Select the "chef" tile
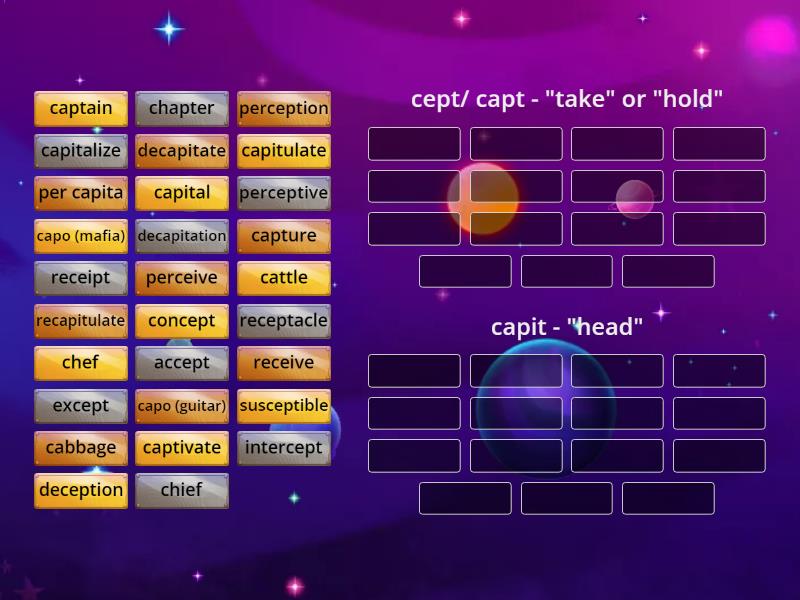This screenshot has width=800, height=600. 81,363
